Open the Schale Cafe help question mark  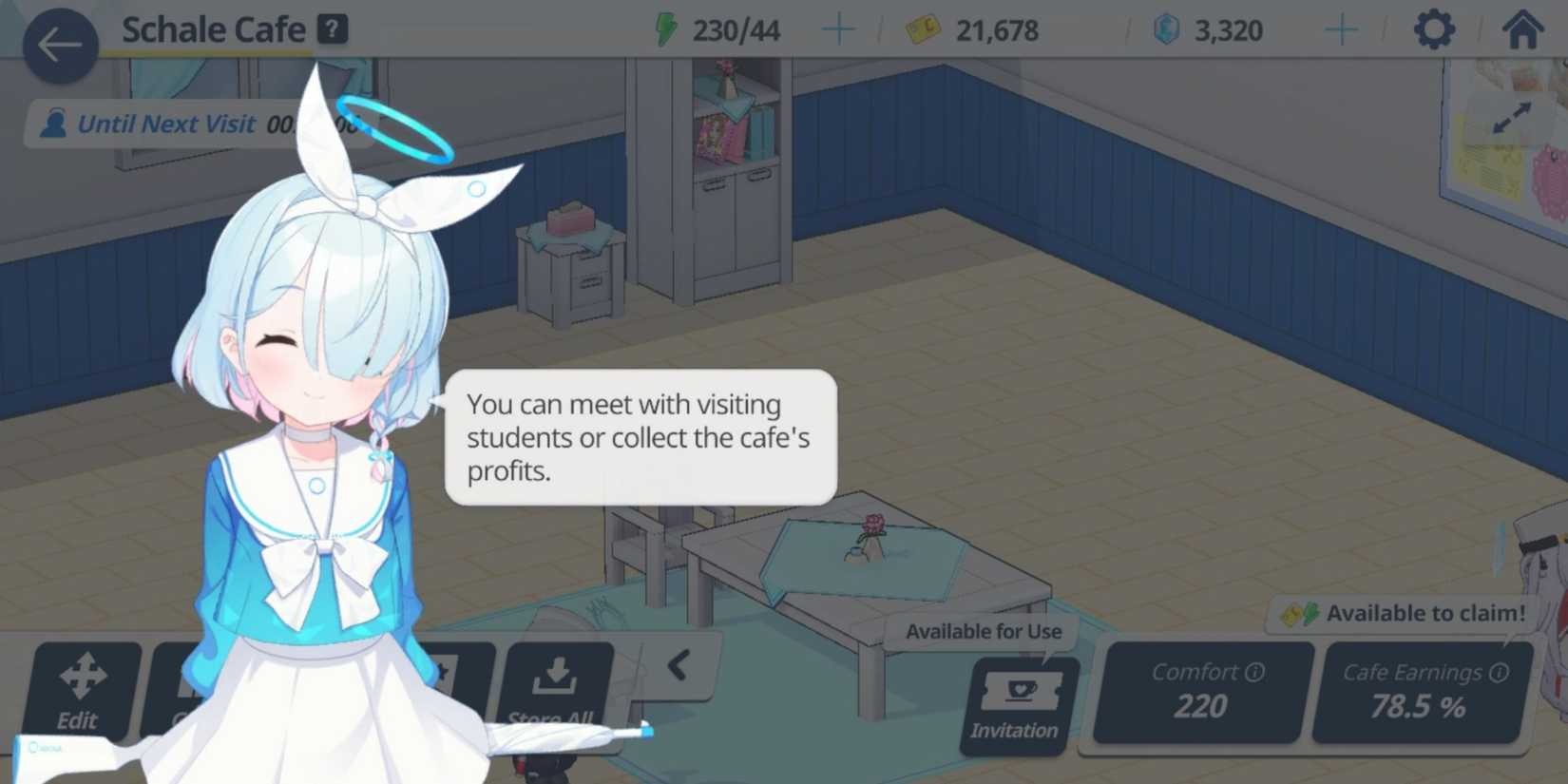pos(330,29)
